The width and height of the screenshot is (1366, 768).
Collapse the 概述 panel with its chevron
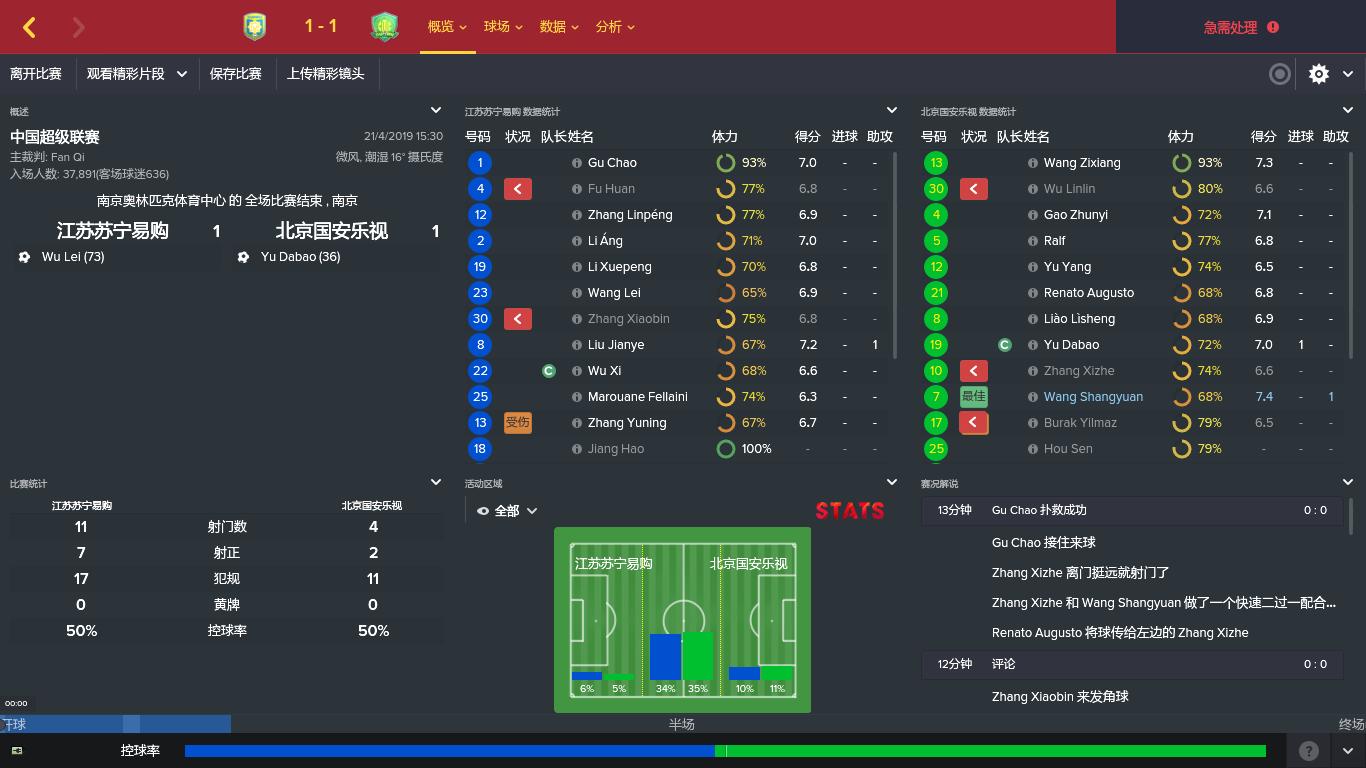435,110
